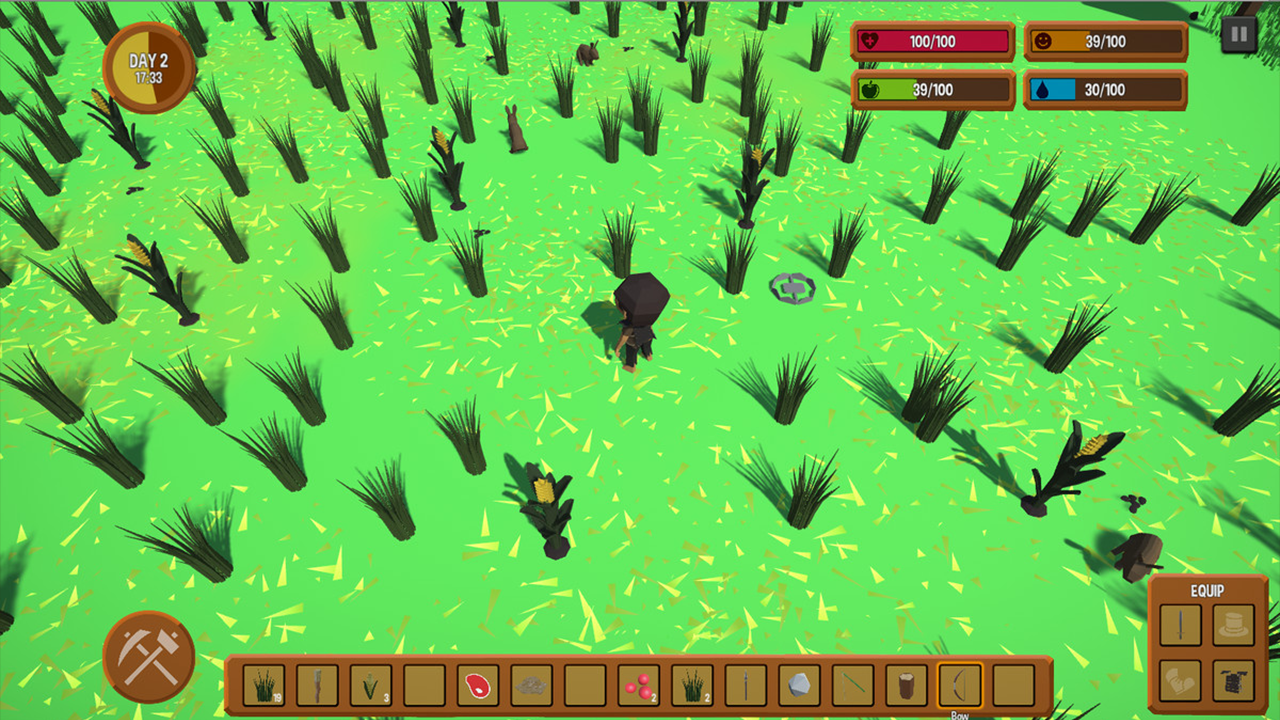
Task: Select the spear in the hotbar
Action: [x=745, y=686]
